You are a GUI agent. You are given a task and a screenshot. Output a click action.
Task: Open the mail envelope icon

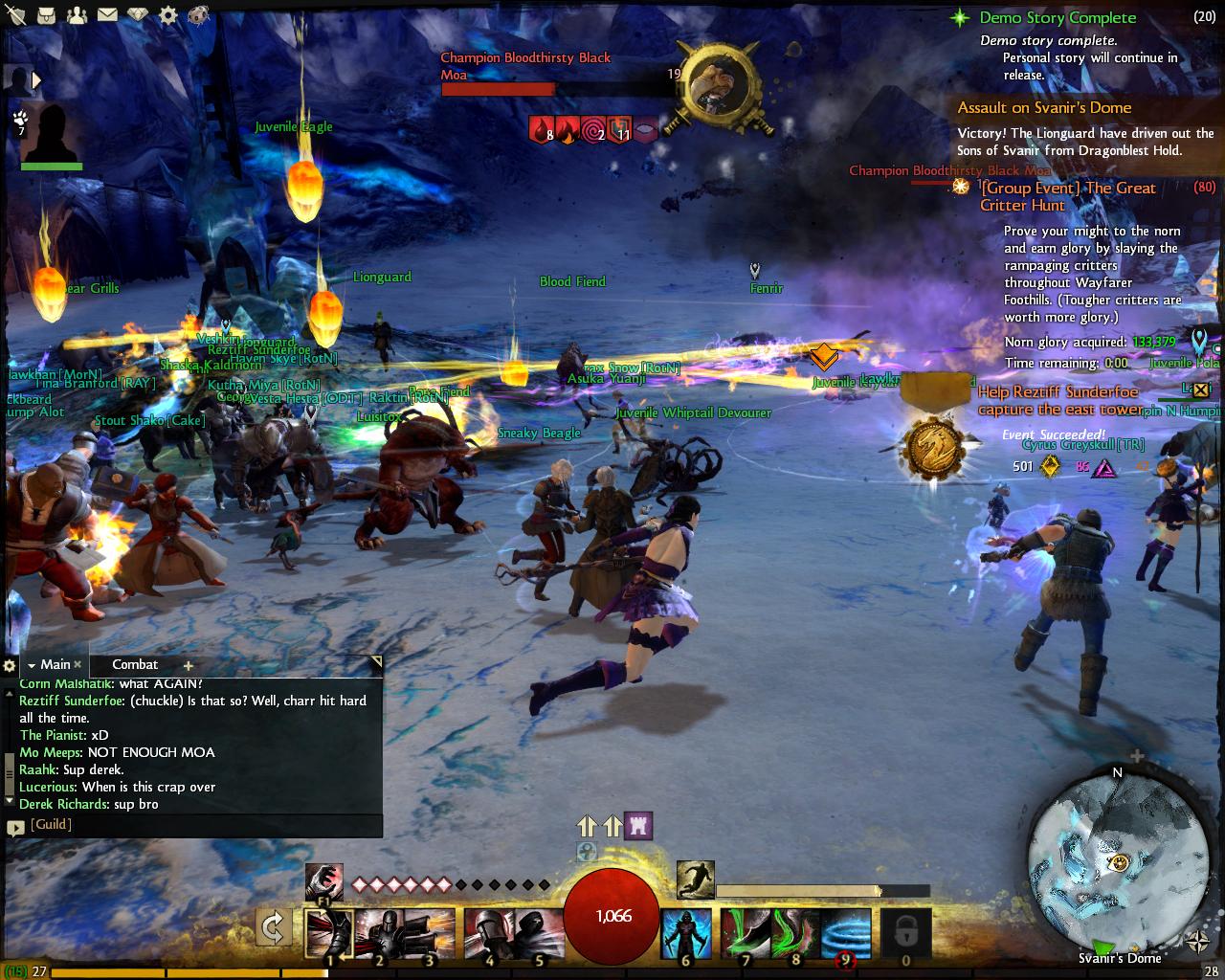pos(107,15)
